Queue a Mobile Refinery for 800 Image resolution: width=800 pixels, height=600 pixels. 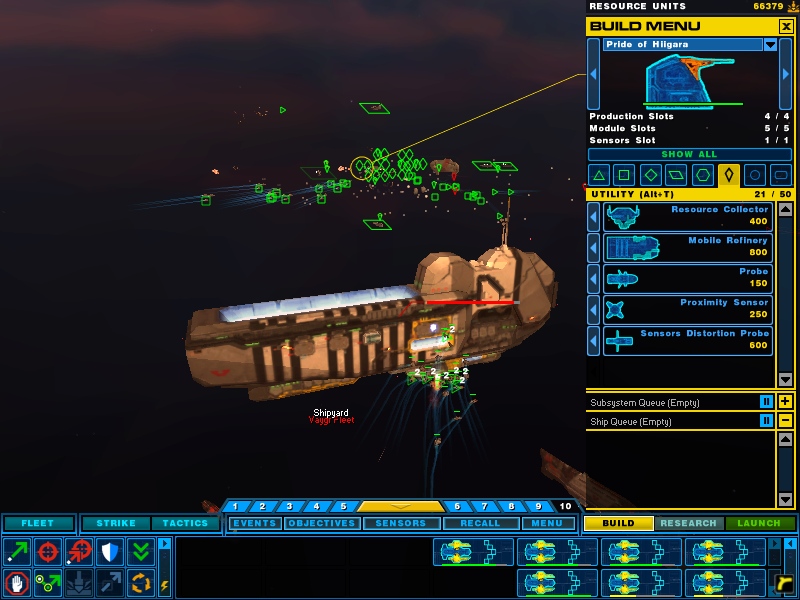[688, 247]
